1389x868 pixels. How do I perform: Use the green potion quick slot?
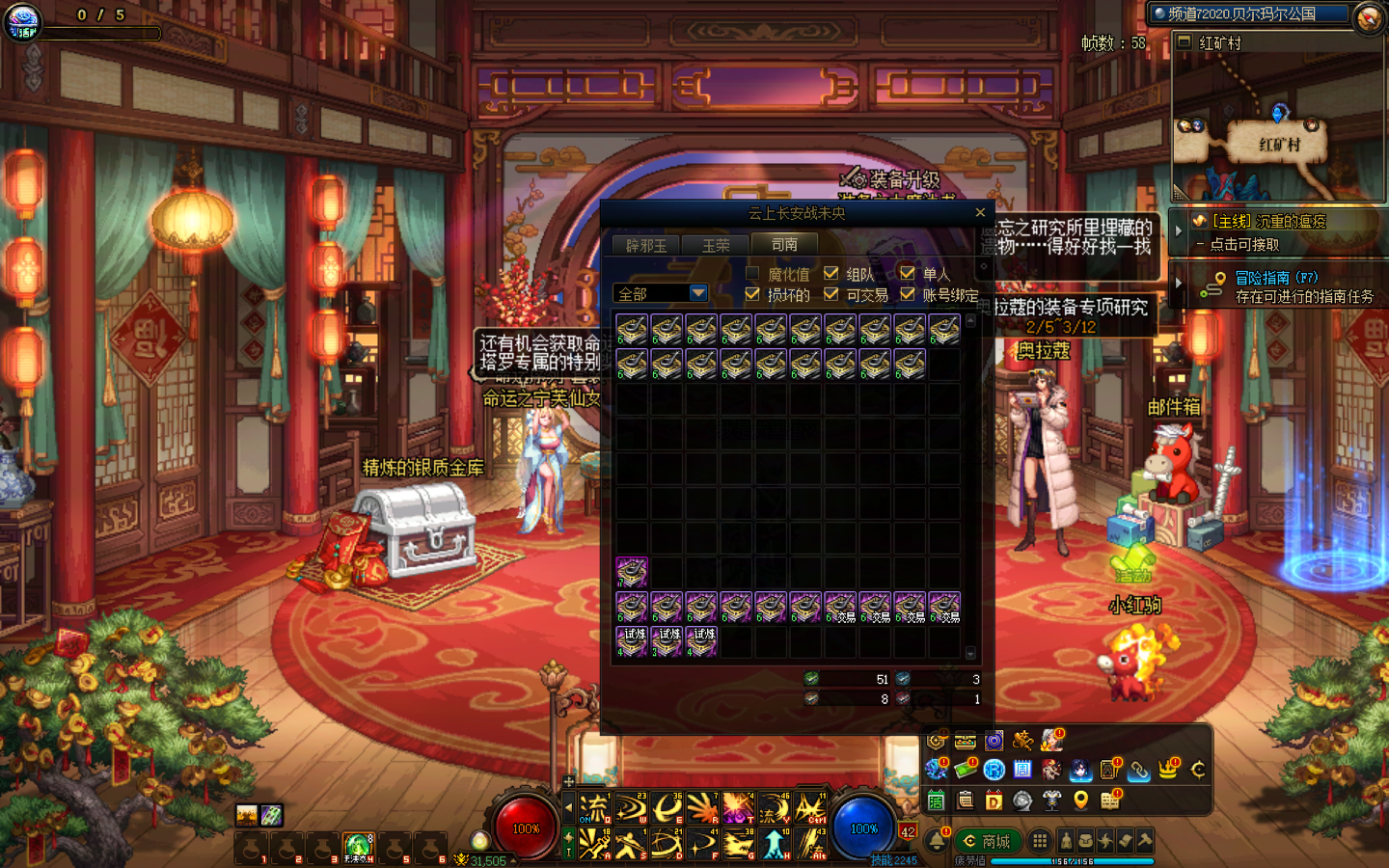(x=357, y=847)
